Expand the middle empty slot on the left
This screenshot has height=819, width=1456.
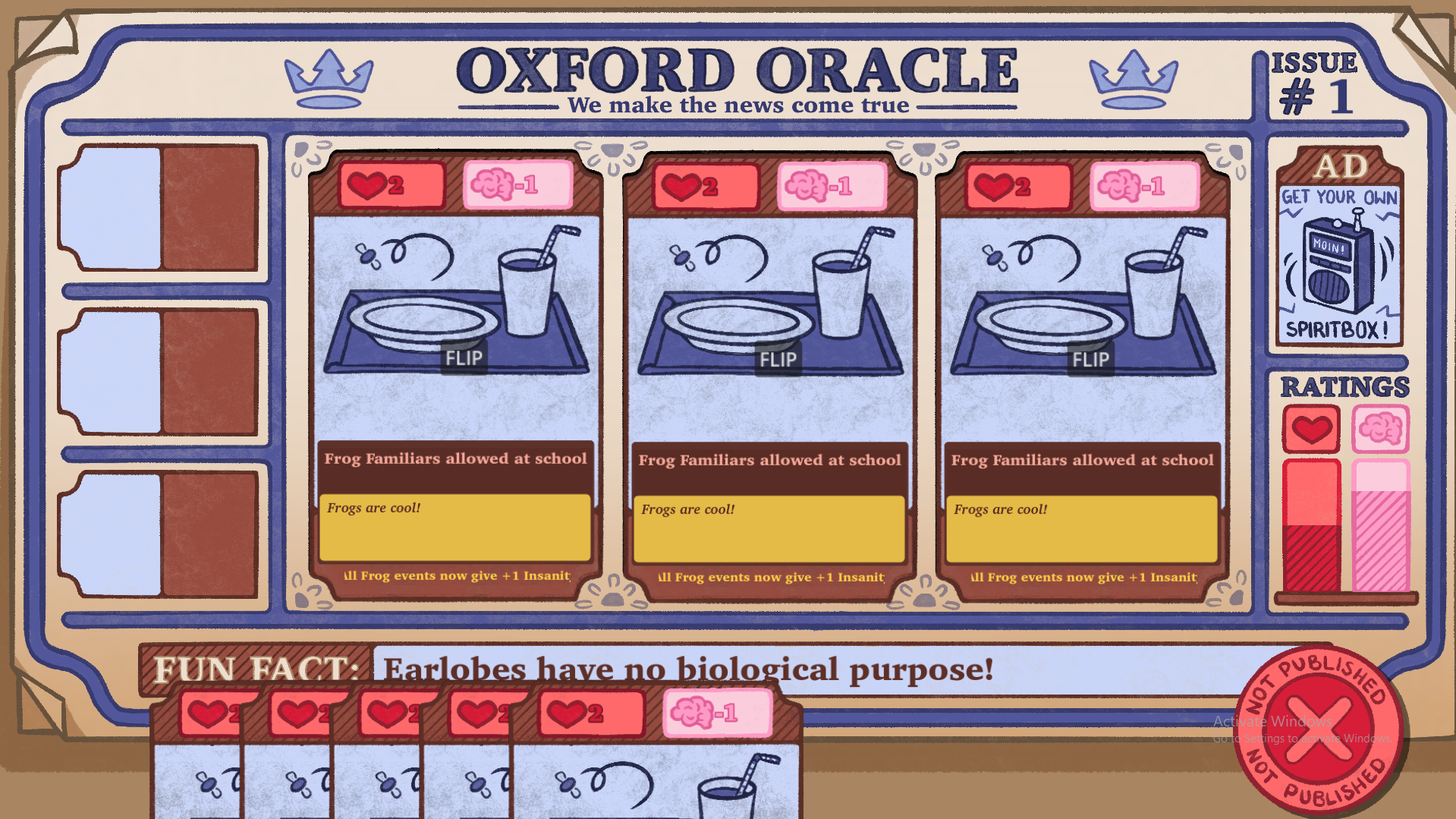pos(159,372)
